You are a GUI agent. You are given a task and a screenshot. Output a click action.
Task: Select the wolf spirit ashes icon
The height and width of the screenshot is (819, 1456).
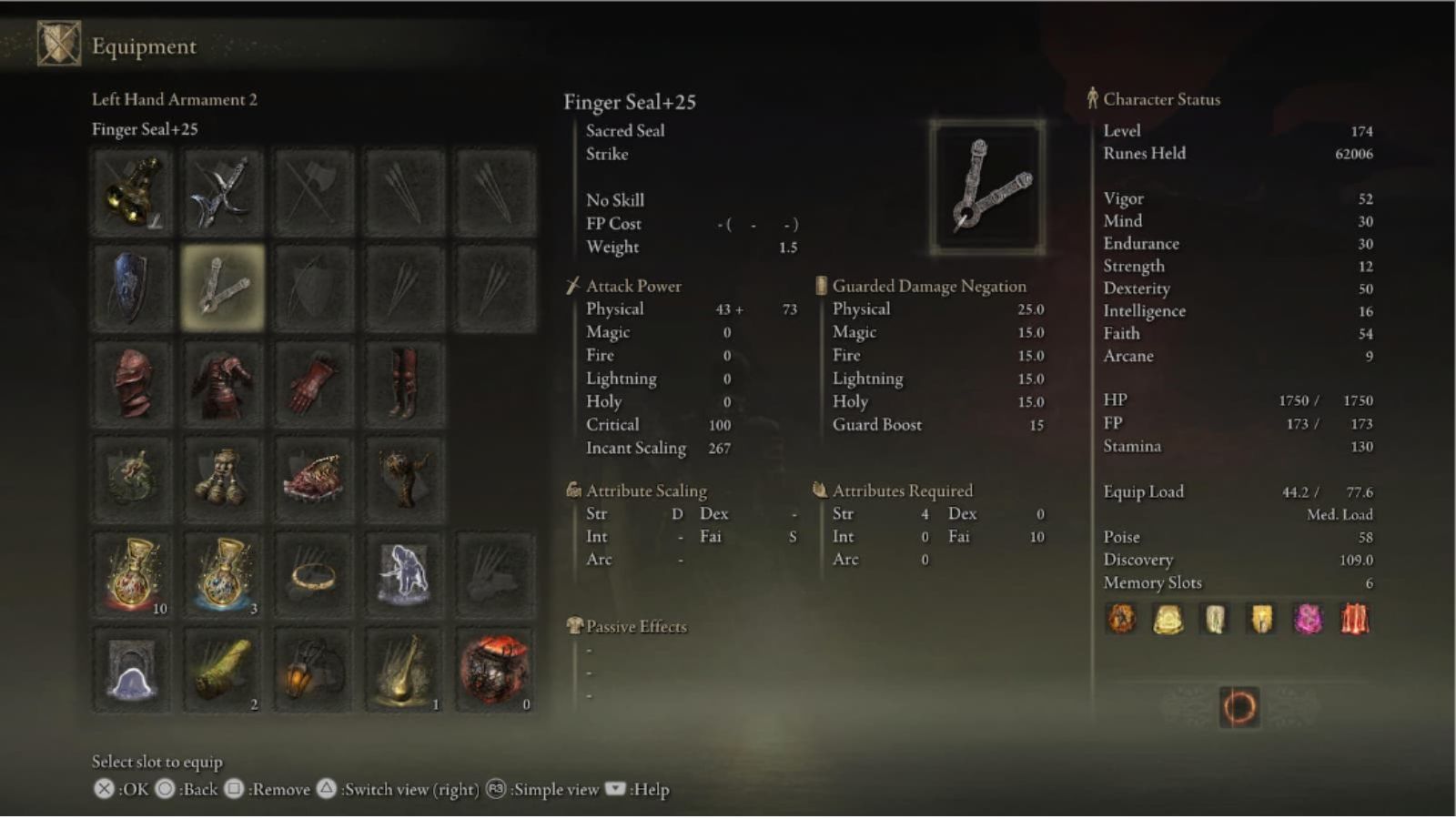[404, 573]
